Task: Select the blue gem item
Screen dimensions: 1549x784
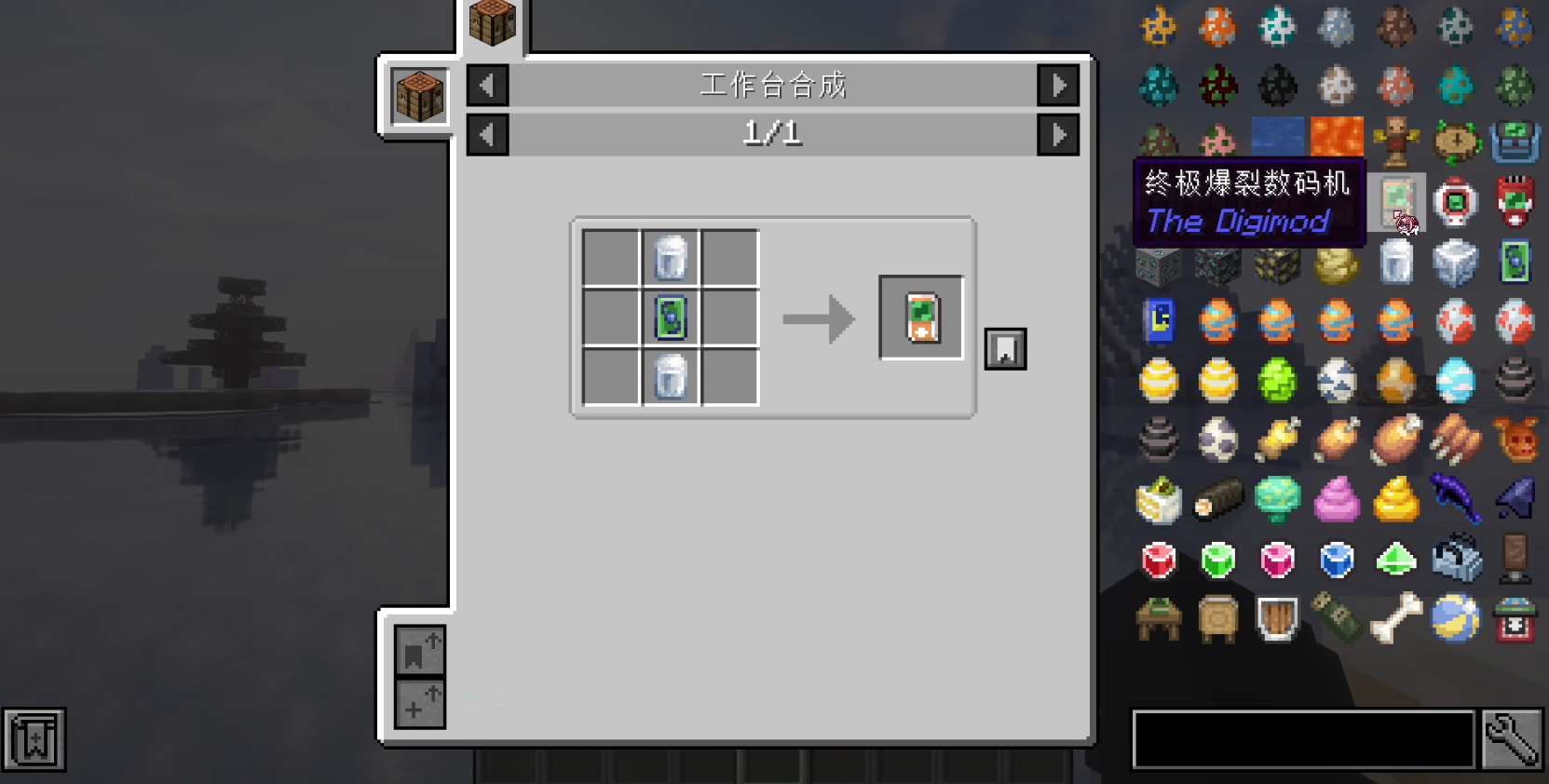Action: (x=1337, y=560)
